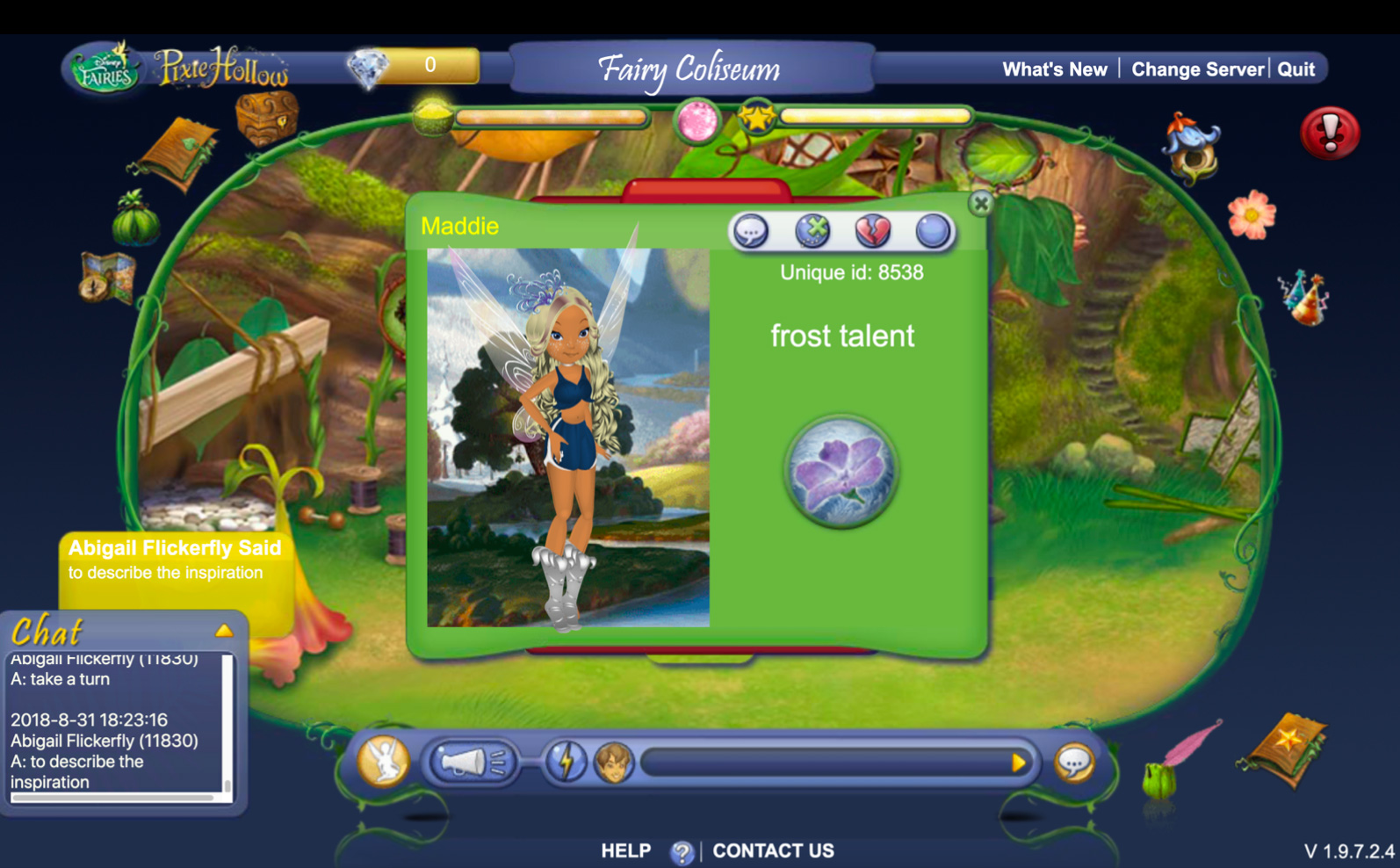
Task: Quit the game
Action: pos(1295,69)
